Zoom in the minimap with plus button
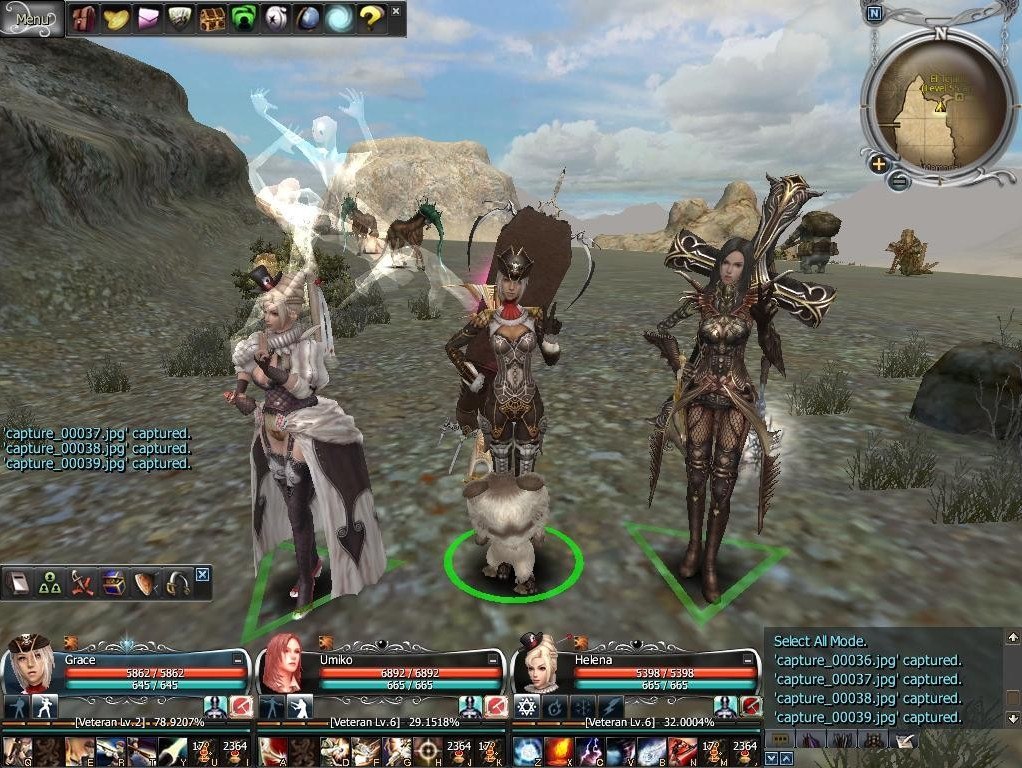1022x768 pixels. [878, 164]
